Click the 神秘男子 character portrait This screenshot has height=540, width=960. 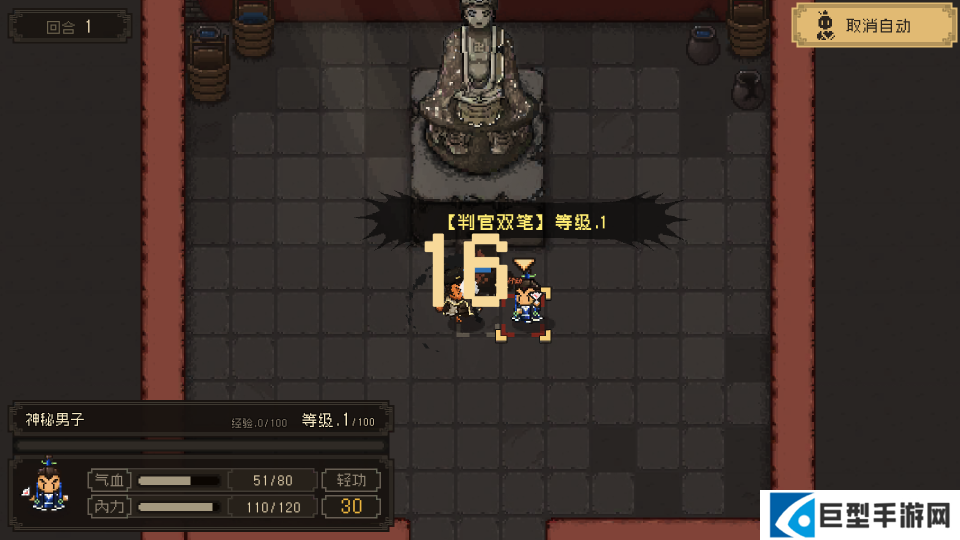point(46,488)
